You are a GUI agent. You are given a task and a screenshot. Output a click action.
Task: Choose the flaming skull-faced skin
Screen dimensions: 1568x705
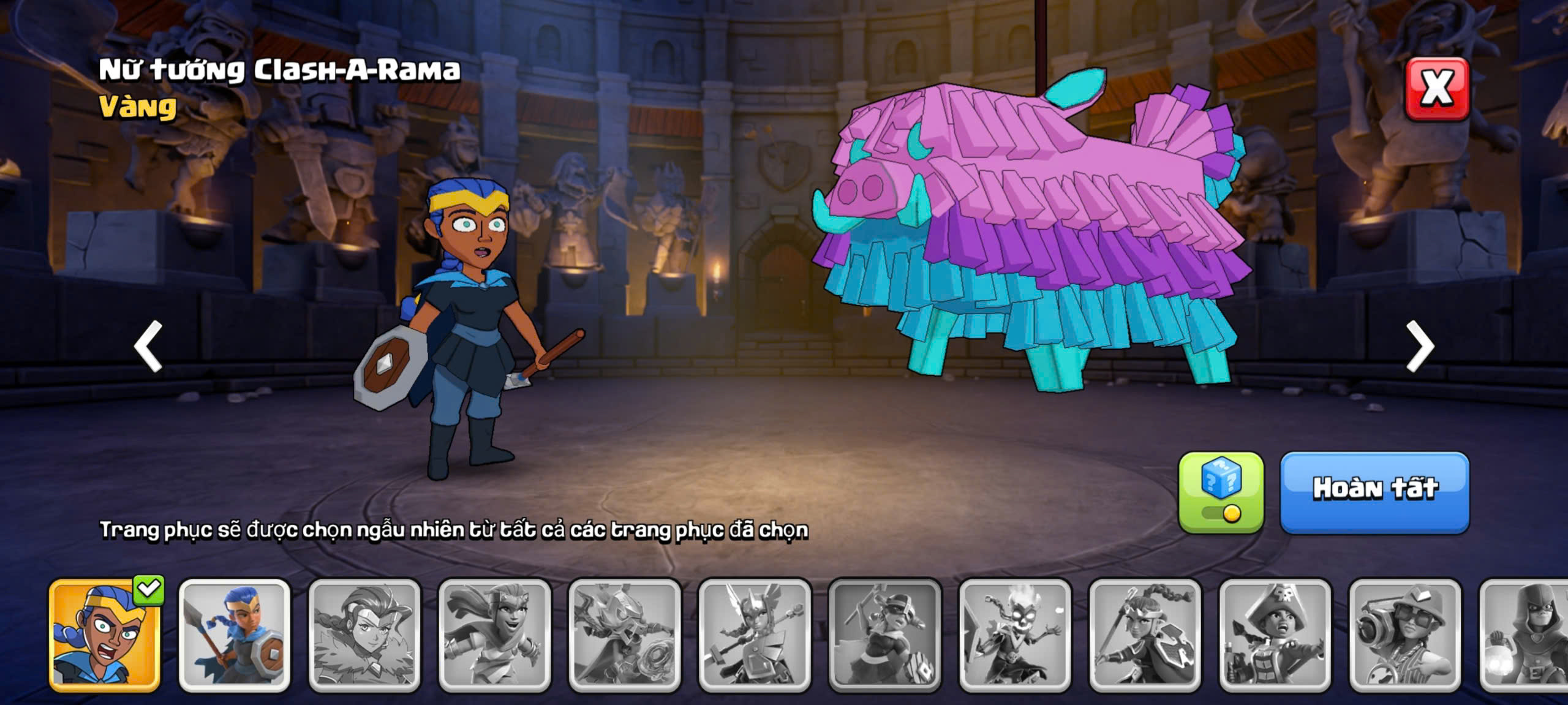(1015, 635)
